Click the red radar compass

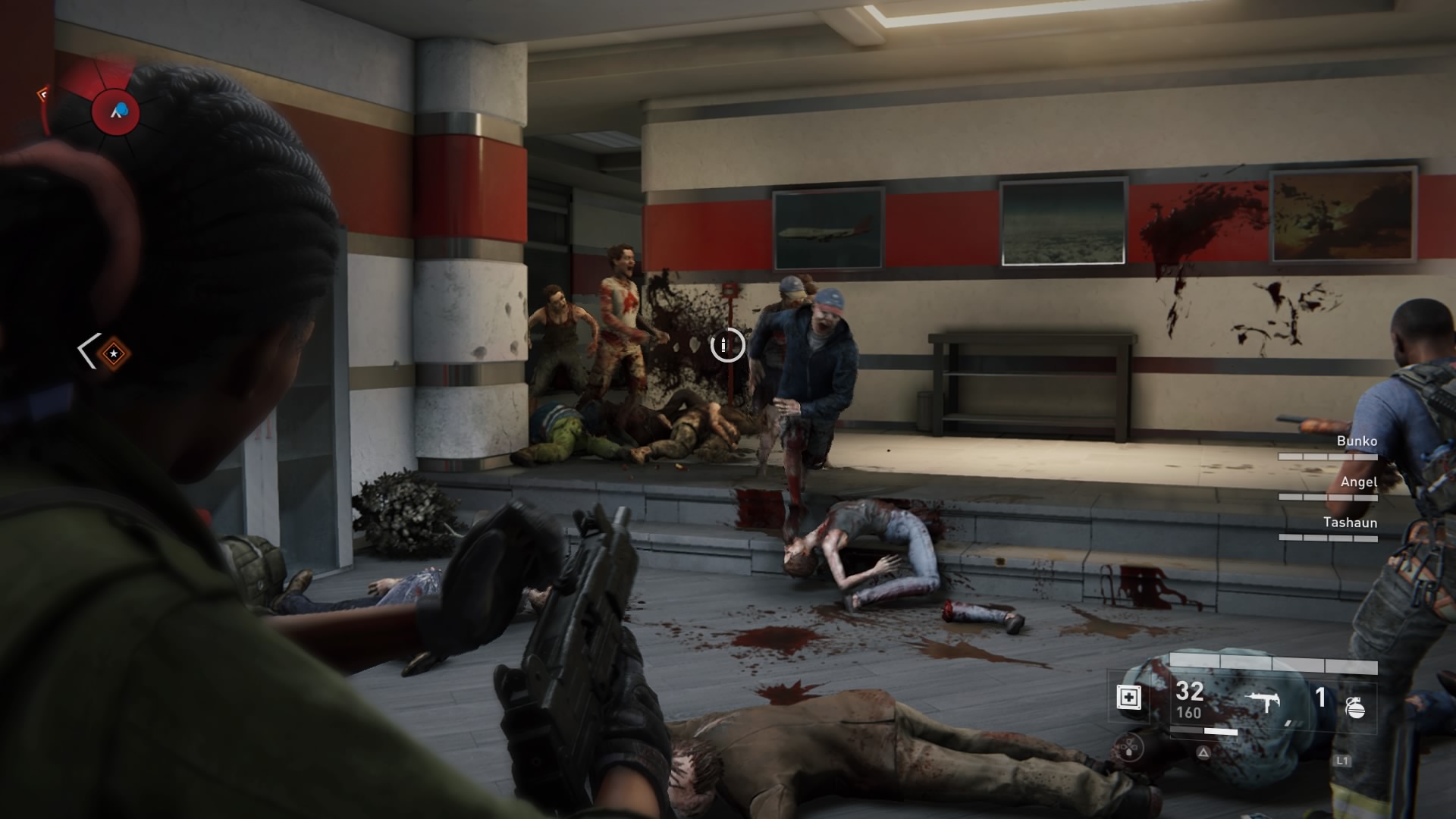116,111
